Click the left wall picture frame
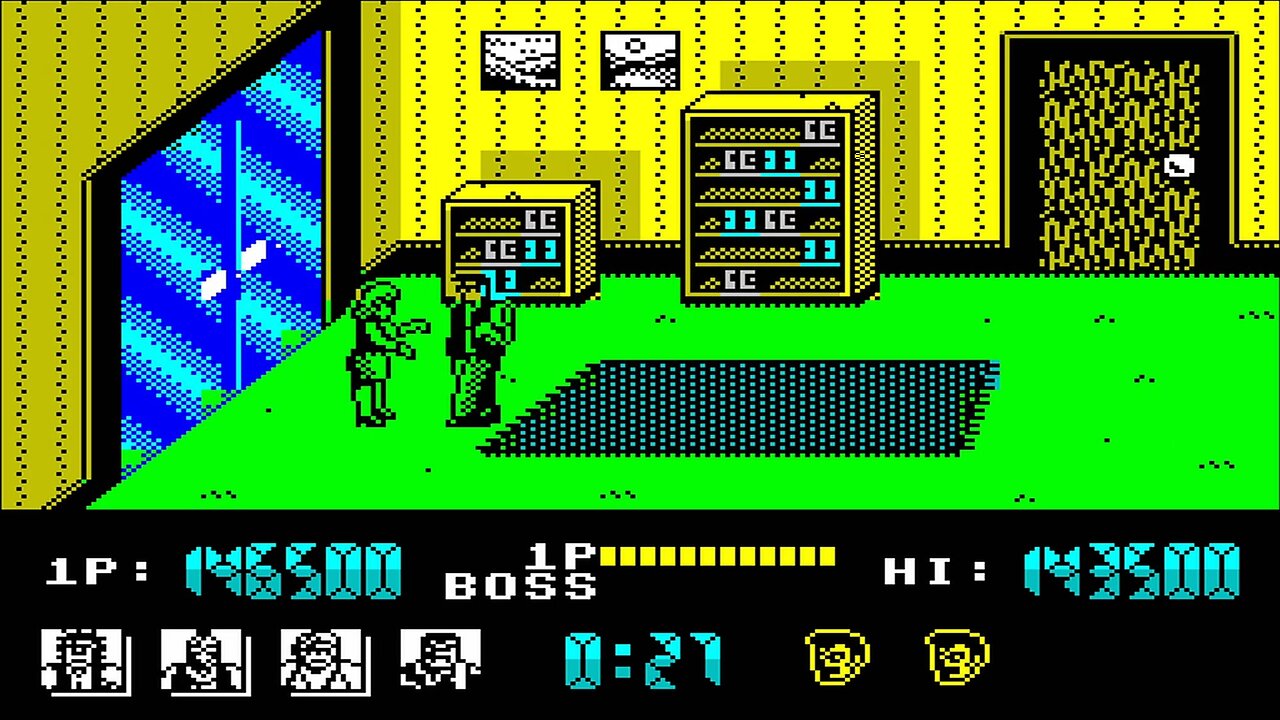 coord(520,60)
